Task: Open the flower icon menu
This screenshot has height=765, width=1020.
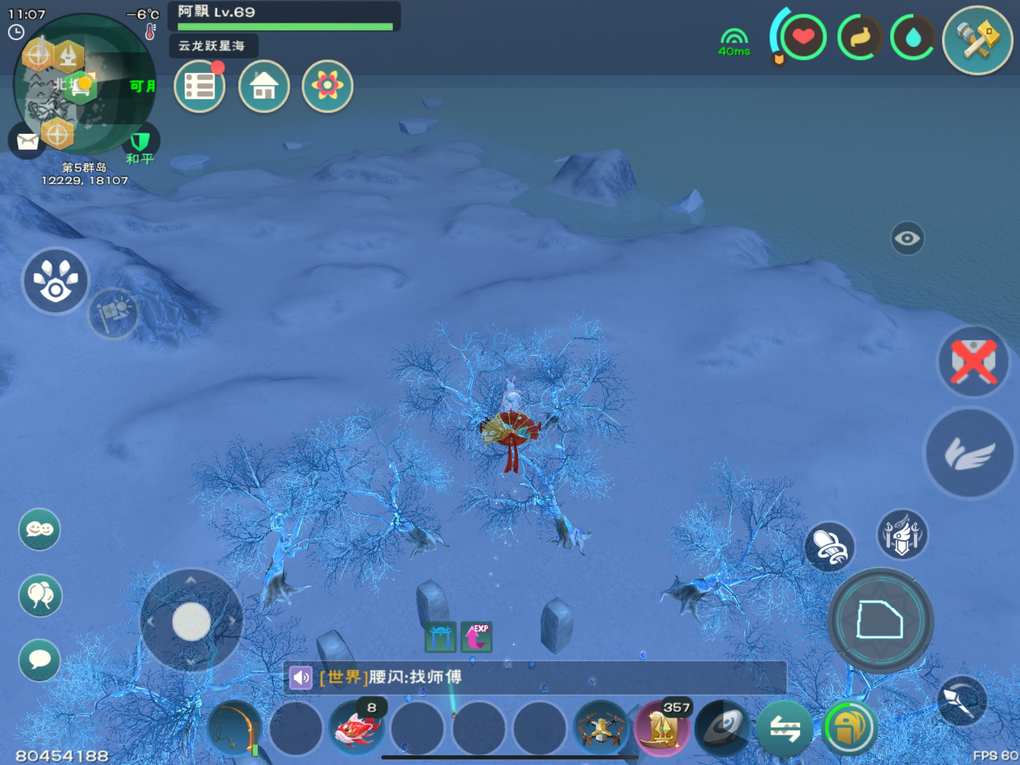Action: click(x=327, y=86)
